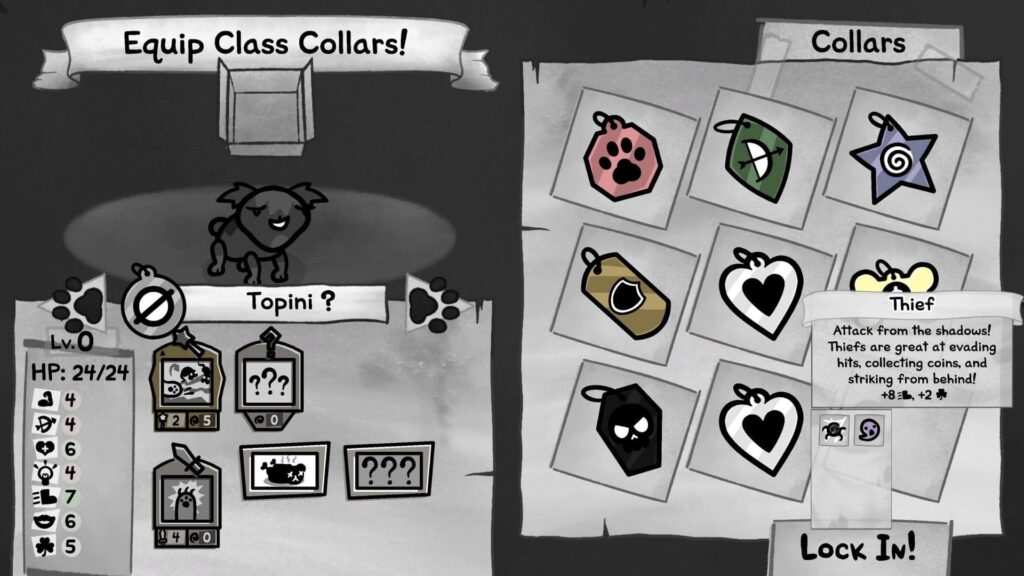Pick the purple star spiral collar
The width and height of the screenshot is (1024, 576).
click(893, 158)
